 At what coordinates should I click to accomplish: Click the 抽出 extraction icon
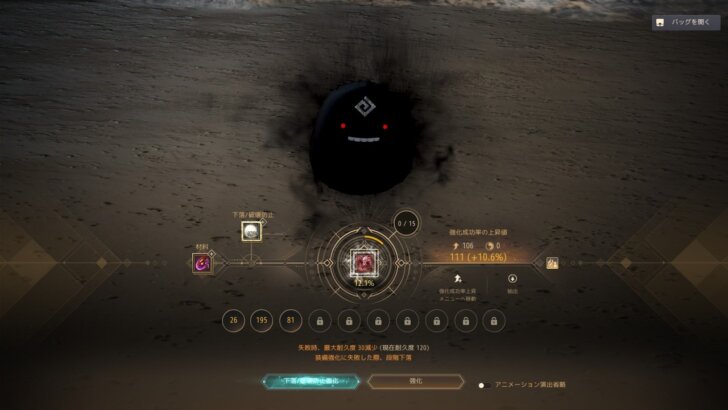[513, 280]
